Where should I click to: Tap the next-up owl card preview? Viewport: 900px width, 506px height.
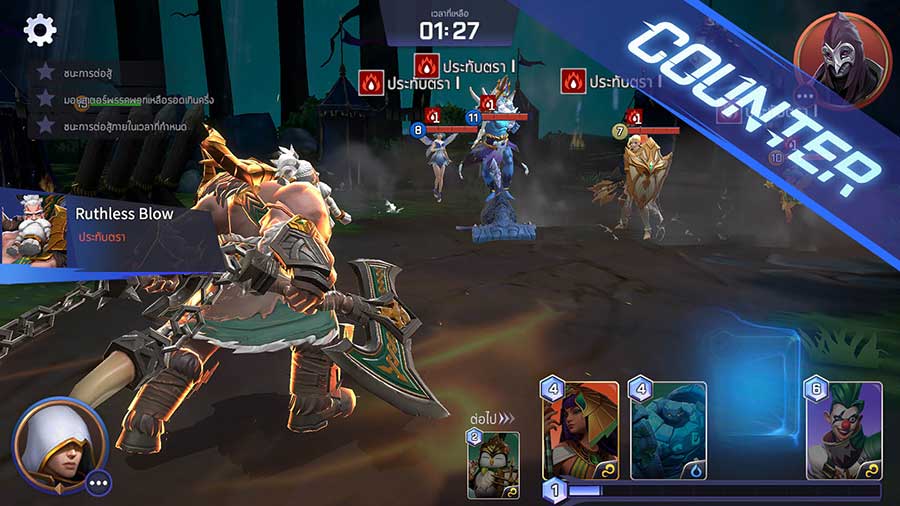point(493,462)
